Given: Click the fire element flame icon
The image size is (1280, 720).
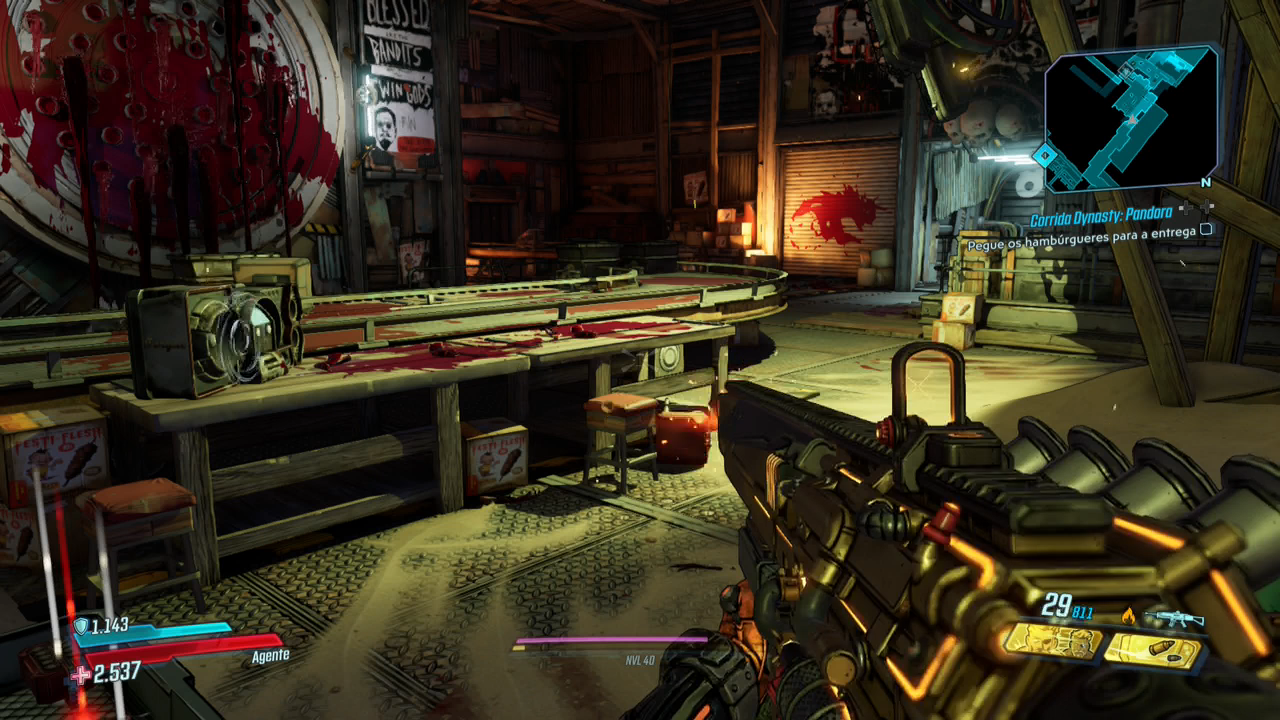Looking at the screenshot, I should click(1128, 616).
